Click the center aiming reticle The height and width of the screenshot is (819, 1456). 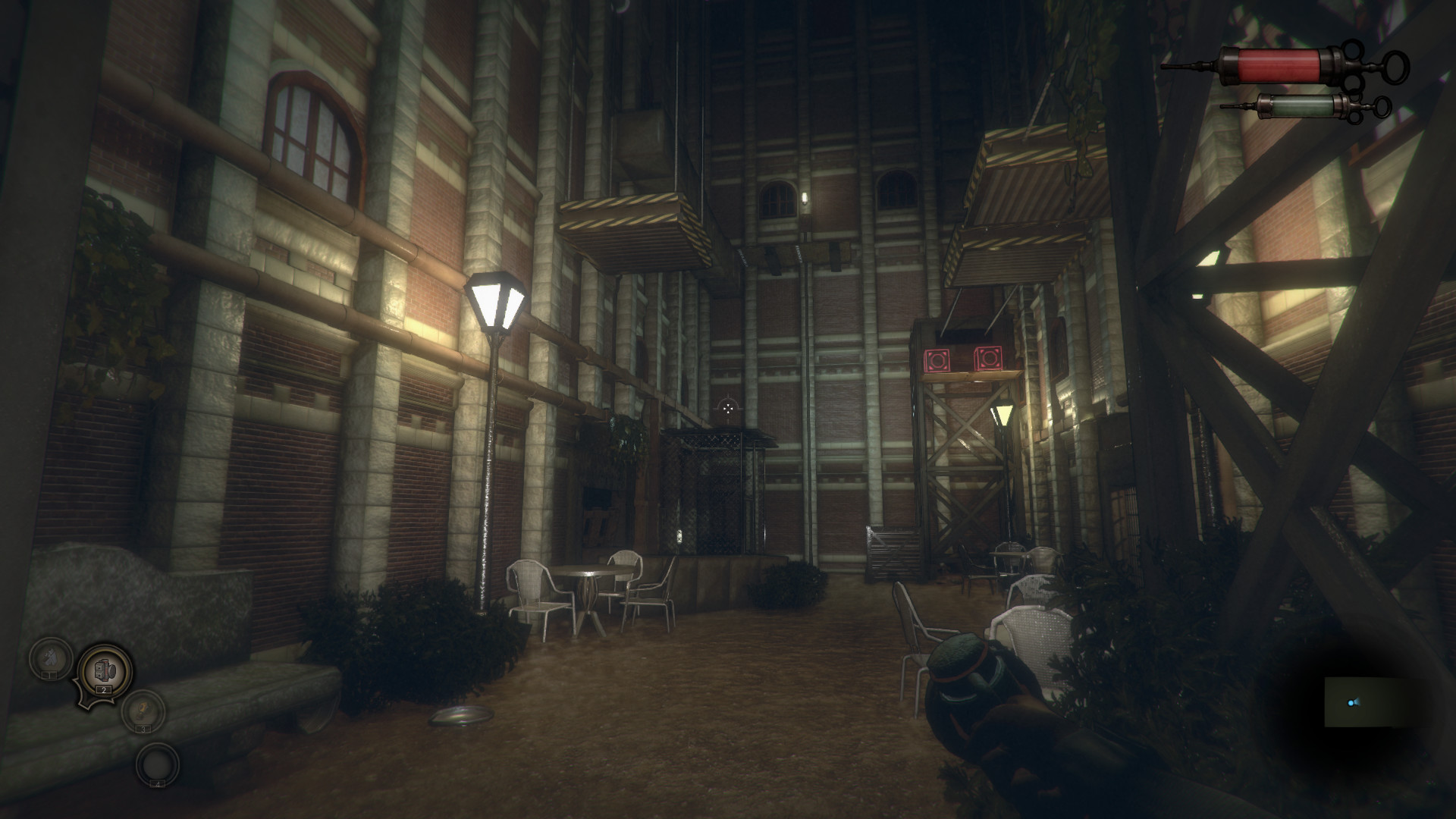click(x=727, y=408)
